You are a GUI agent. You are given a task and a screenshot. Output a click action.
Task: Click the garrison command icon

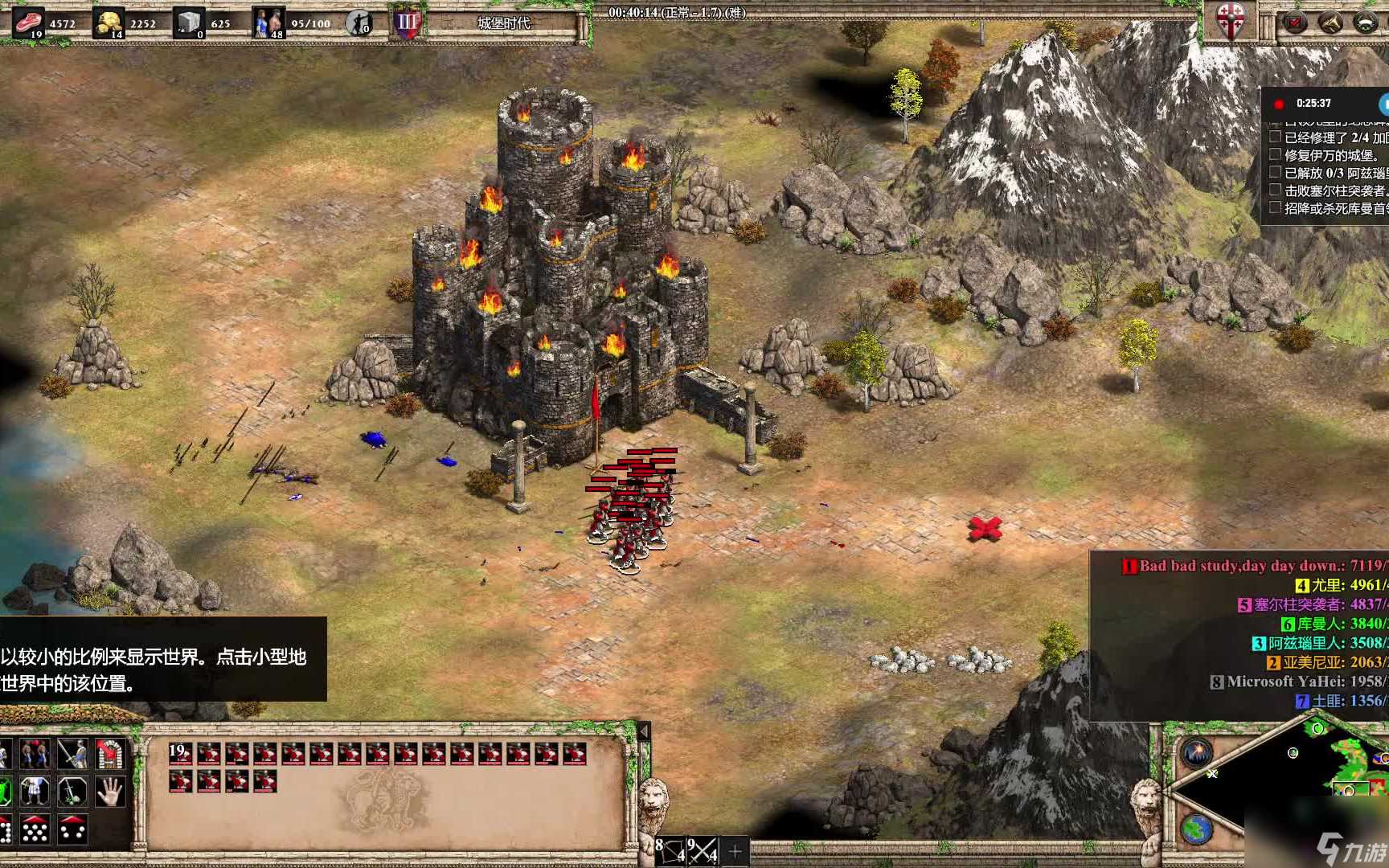[110, 754]
